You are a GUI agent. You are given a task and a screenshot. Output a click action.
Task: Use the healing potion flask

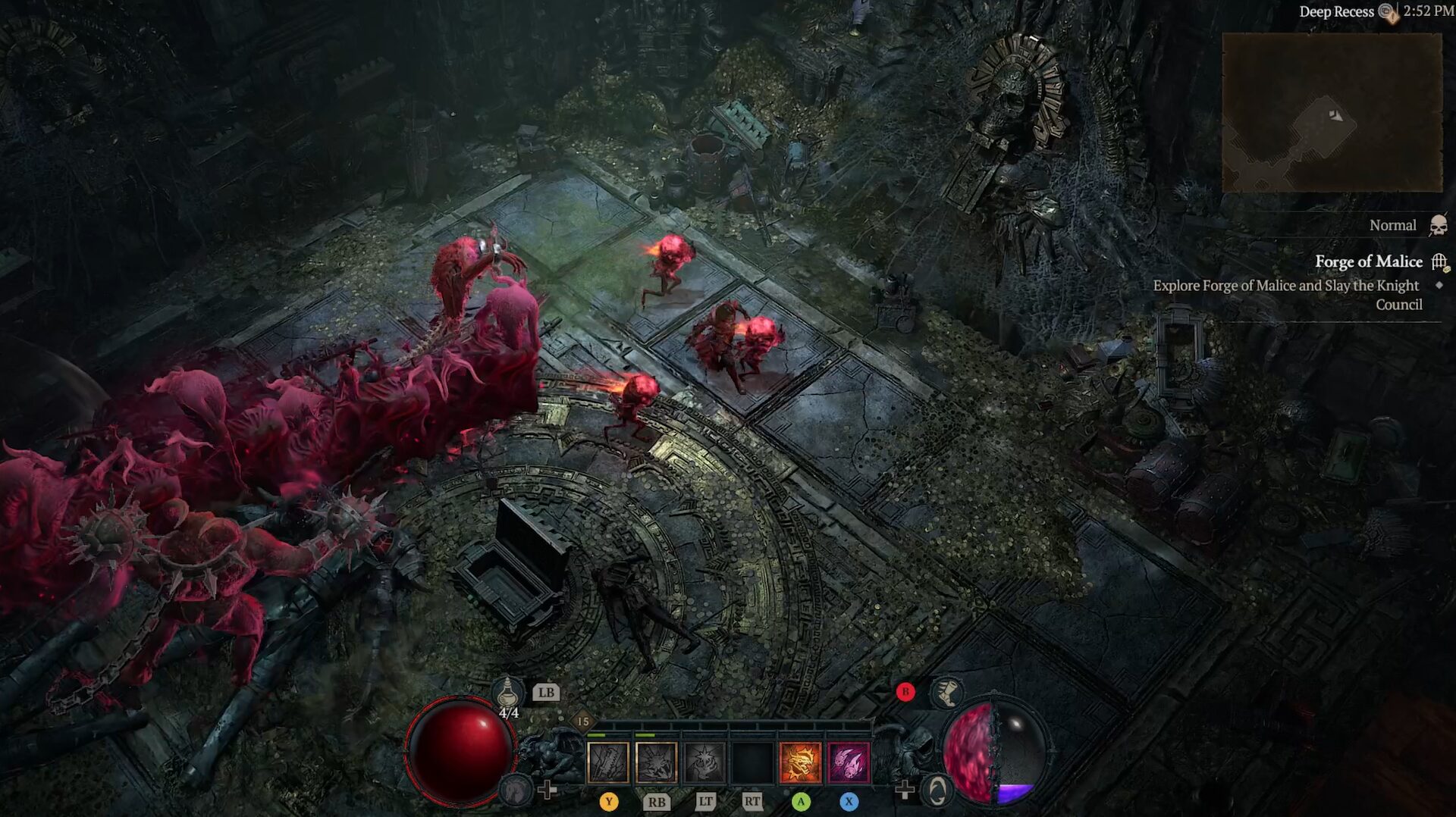507,693
